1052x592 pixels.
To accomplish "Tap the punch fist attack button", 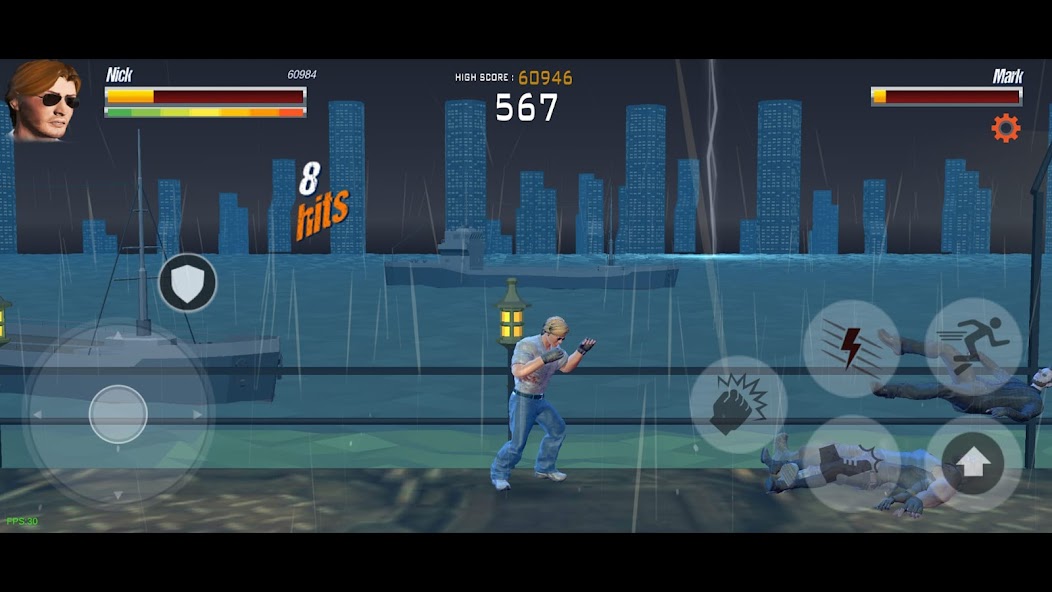I will (738, 405).
